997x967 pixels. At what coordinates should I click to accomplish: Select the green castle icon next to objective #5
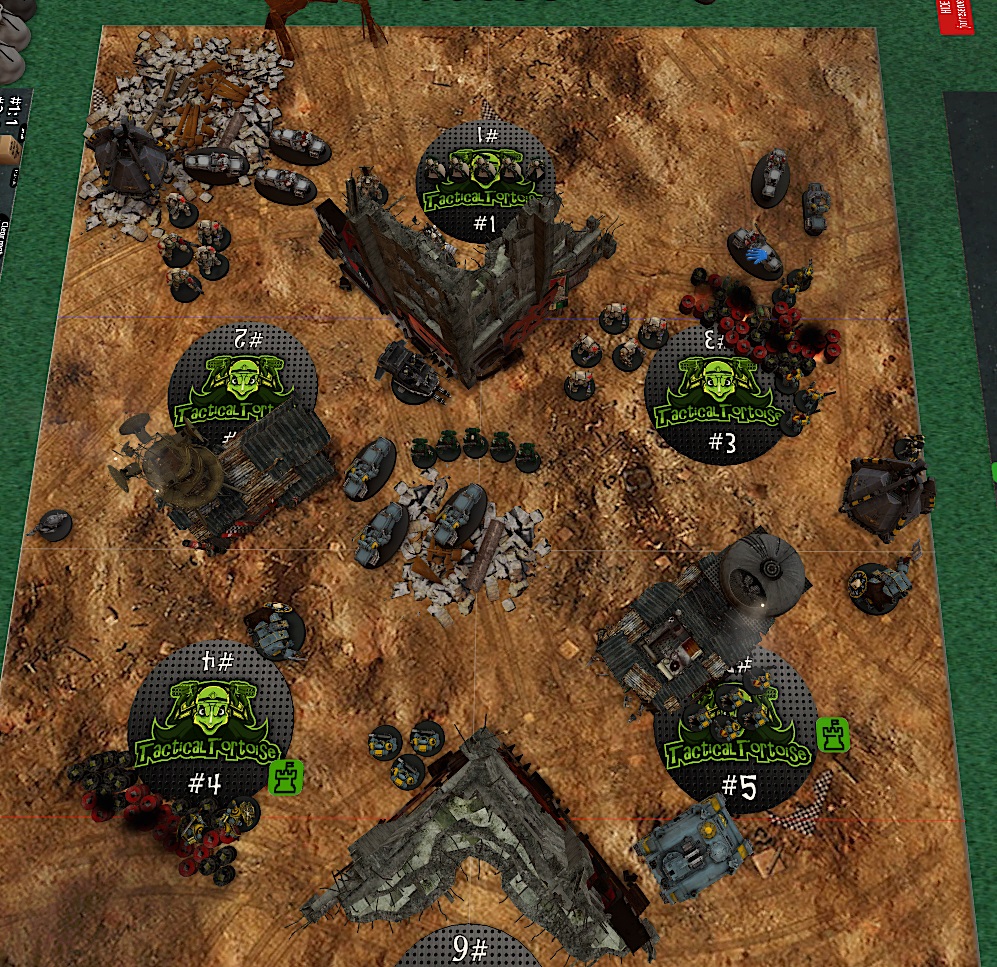(x=833, y=735)
